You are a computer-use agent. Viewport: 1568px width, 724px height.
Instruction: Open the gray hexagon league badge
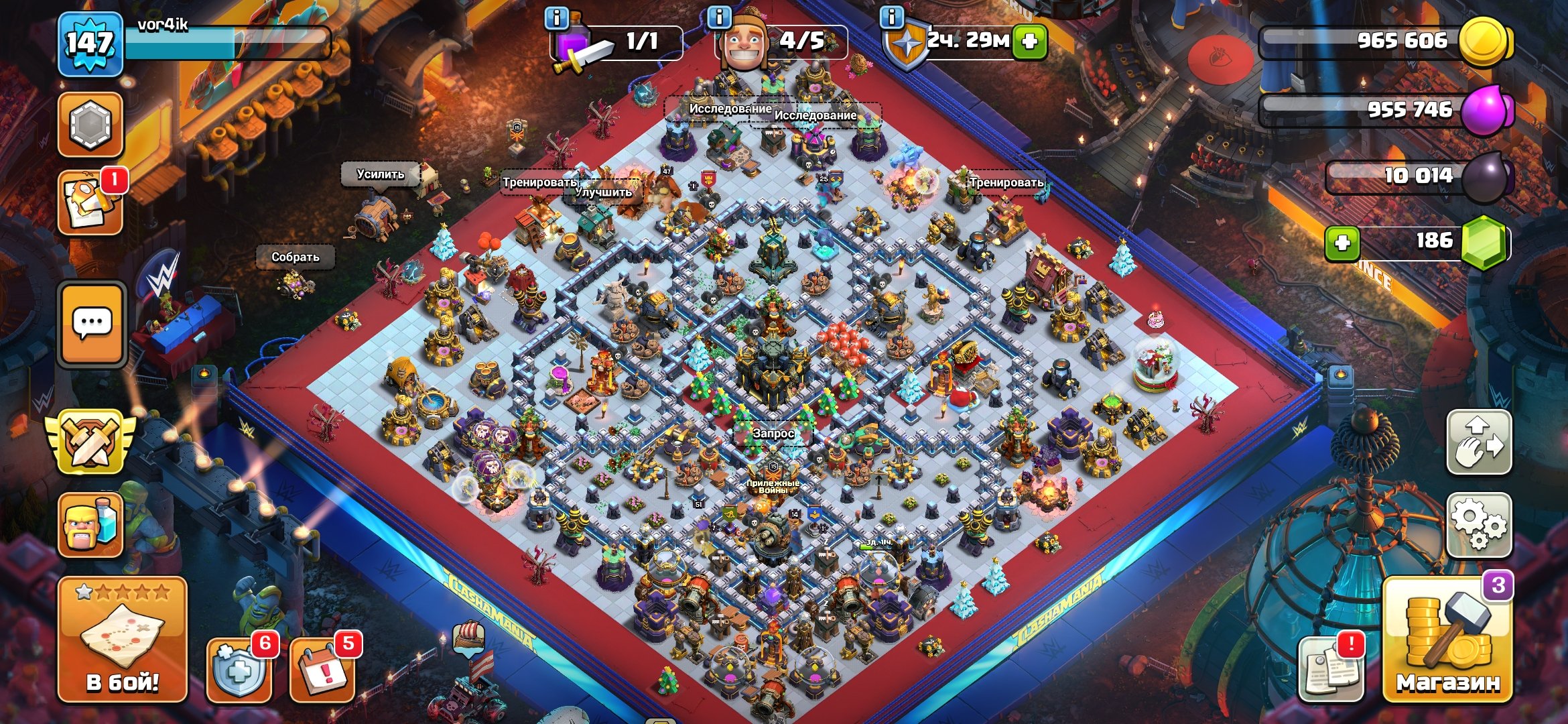tap(90, 125)
